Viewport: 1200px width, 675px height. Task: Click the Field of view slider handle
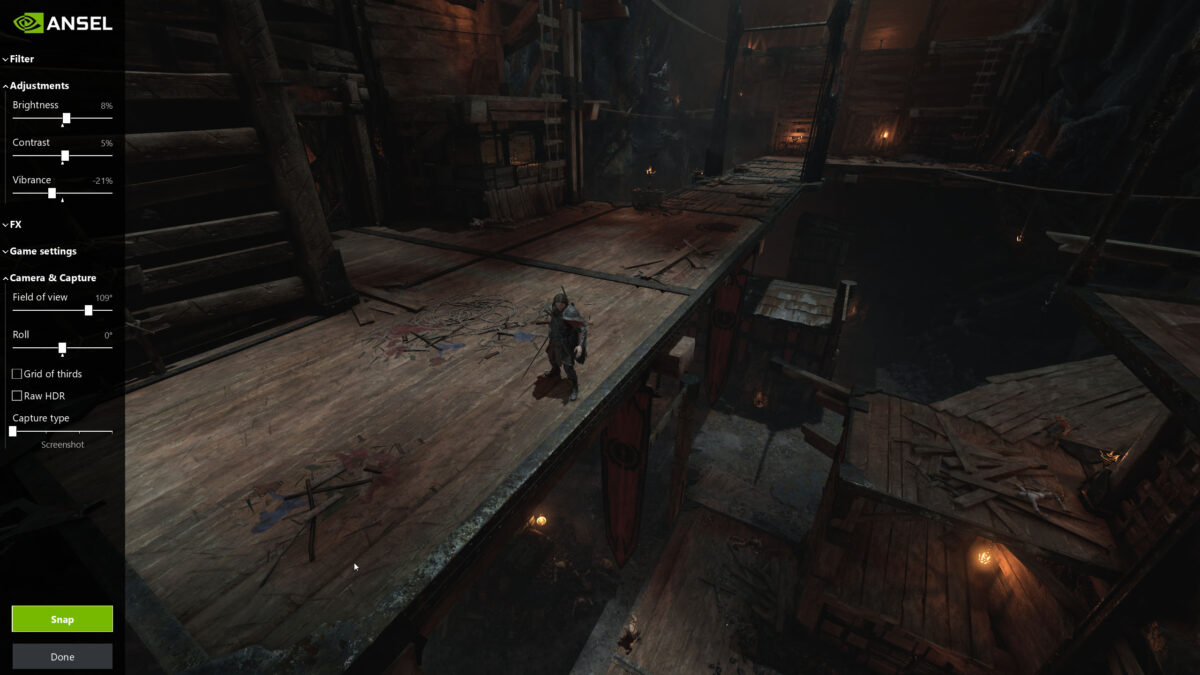coord(89,310)
